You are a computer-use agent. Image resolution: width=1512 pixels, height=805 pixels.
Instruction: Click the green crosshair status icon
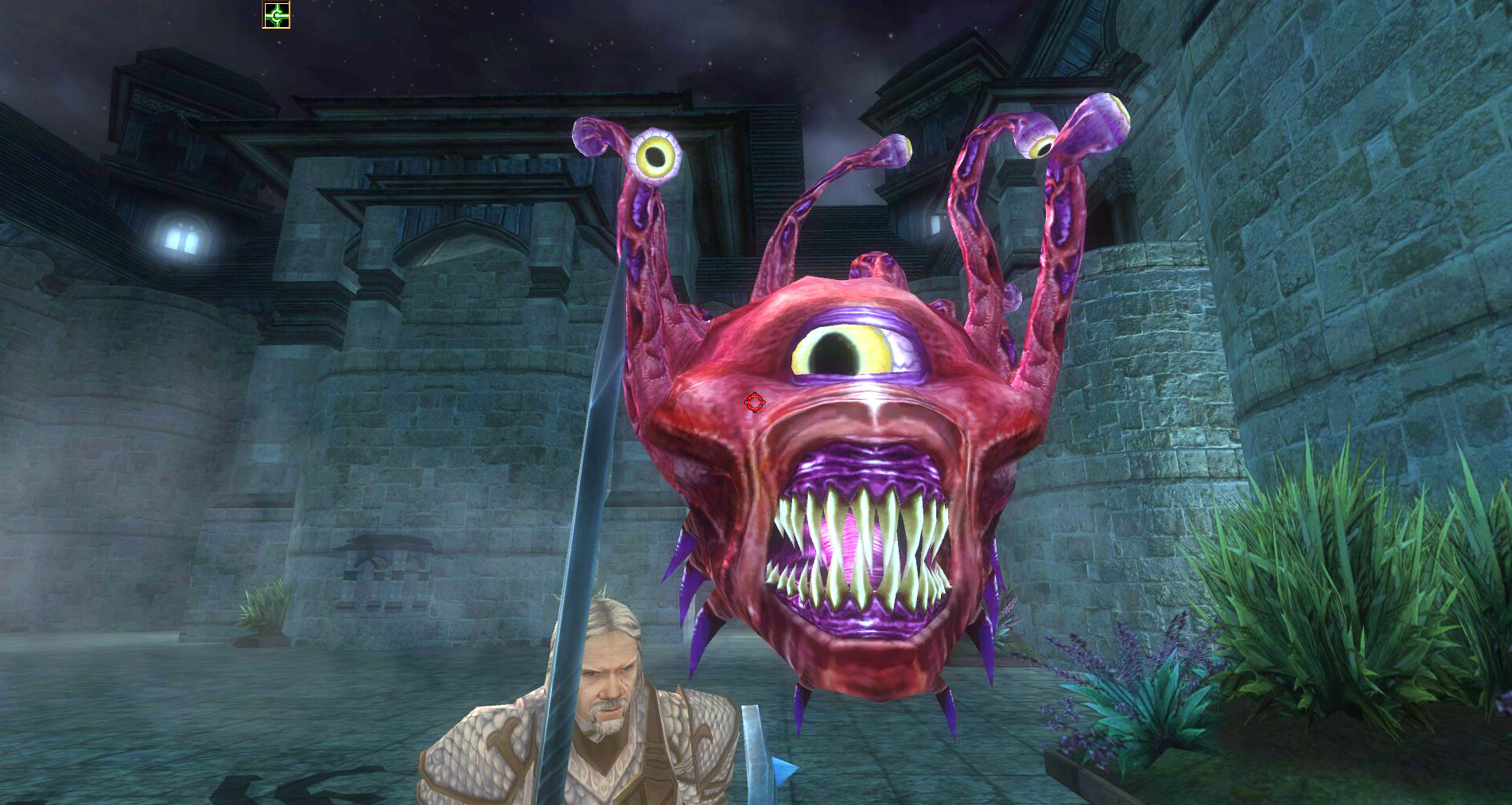tap(276, 15)
